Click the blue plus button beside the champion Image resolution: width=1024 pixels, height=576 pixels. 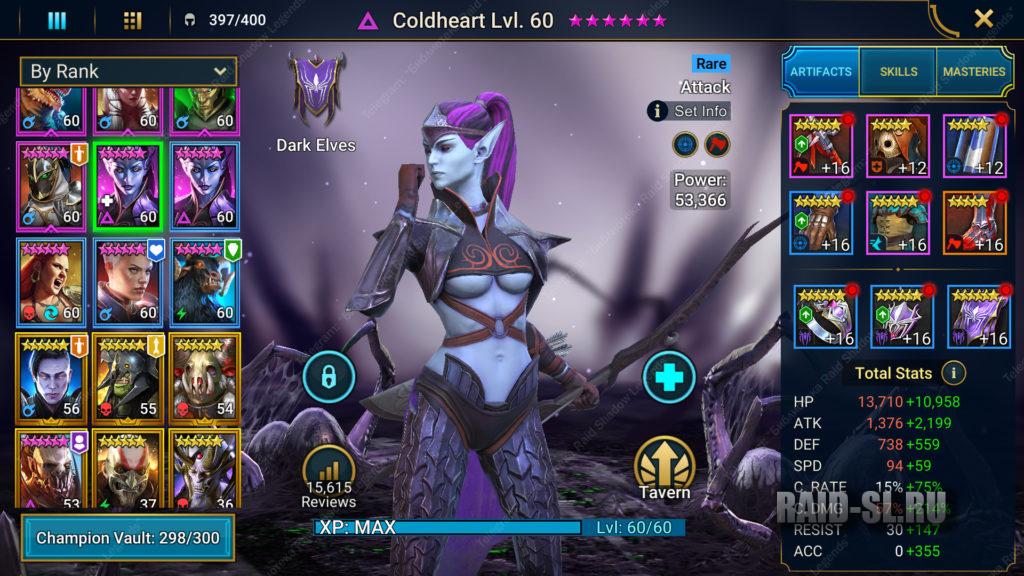[668, 377]
